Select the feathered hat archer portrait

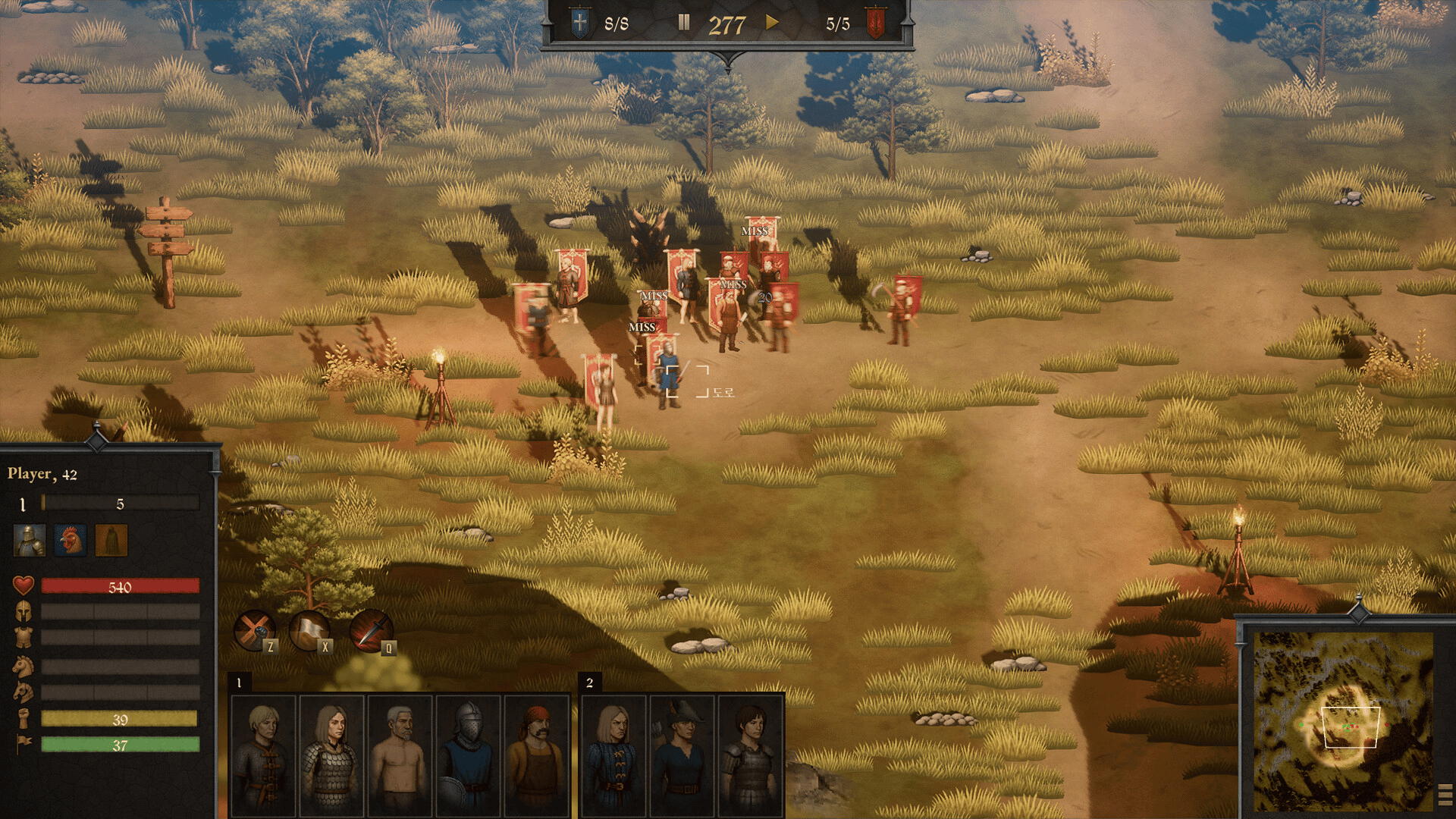pyautogui.click(x=682, y=755)
